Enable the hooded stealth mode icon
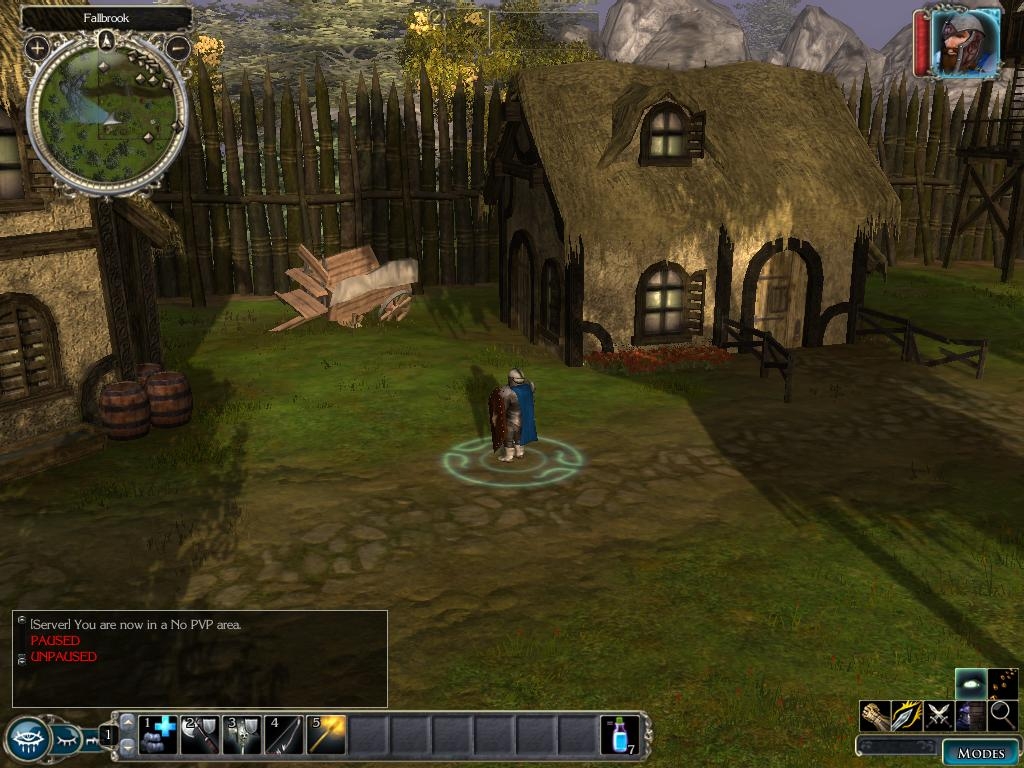Viewport: 1024px width, 768px height. pyautogui.click(x=970, y=715)
